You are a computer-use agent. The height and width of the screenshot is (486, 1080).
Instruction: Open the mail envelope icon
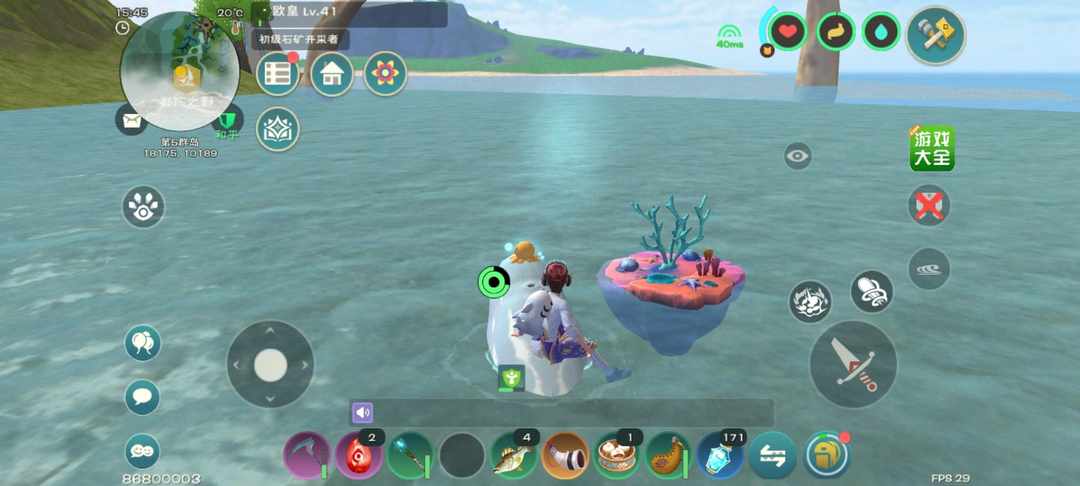(131, 120)
